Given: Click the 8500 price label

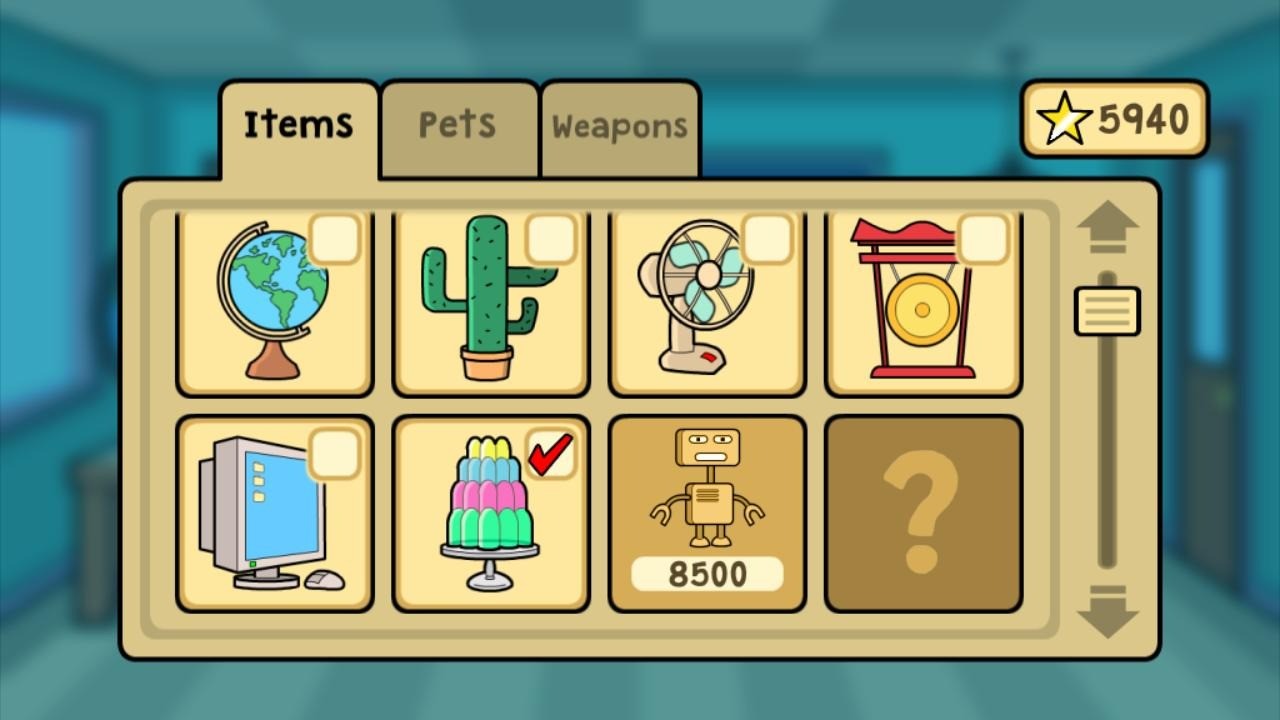Looking at the screenshot, I should pos(707,574).
